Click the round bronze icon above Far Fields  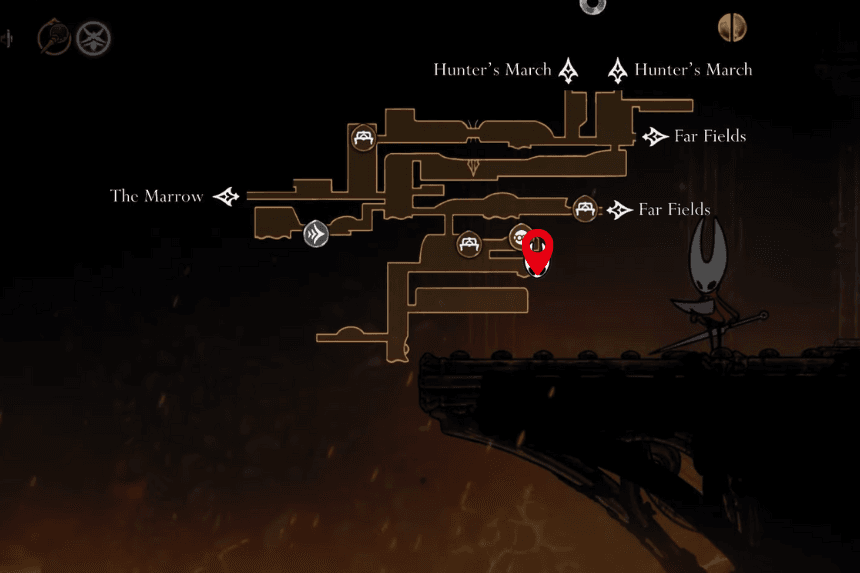click(732, 27)
